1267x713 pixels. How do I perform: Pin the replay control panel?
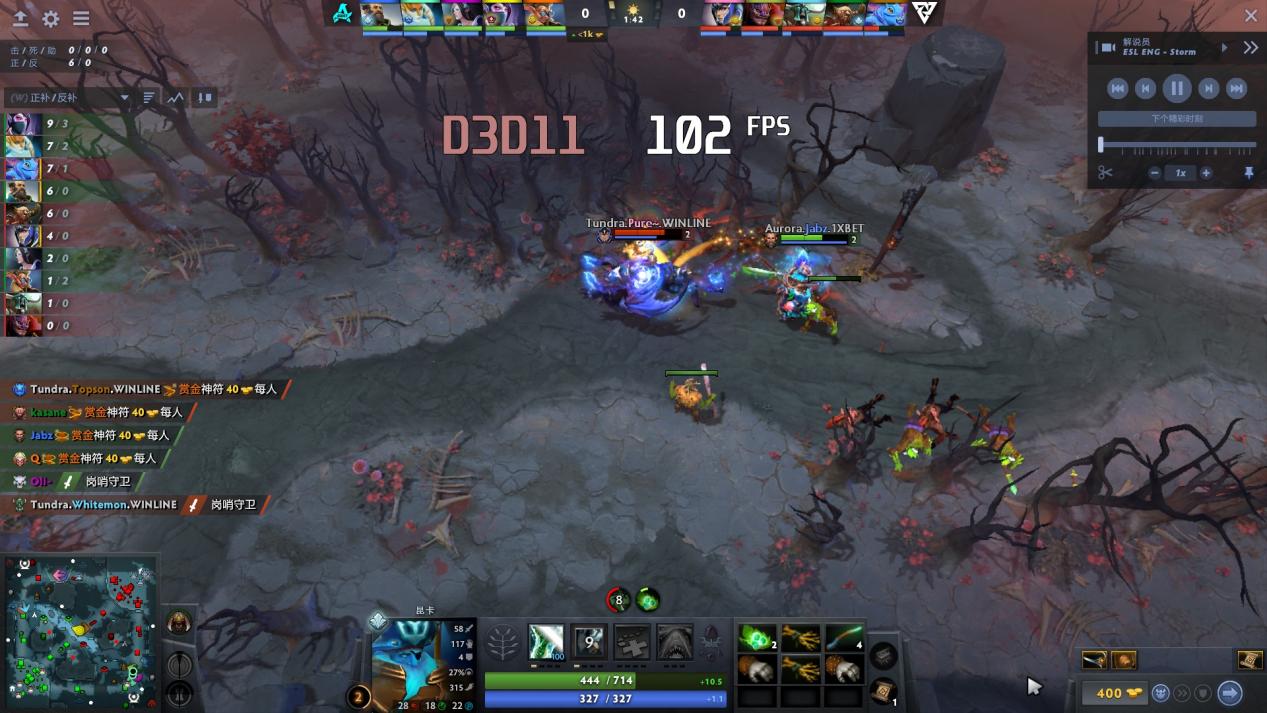tap(1248, 173)
